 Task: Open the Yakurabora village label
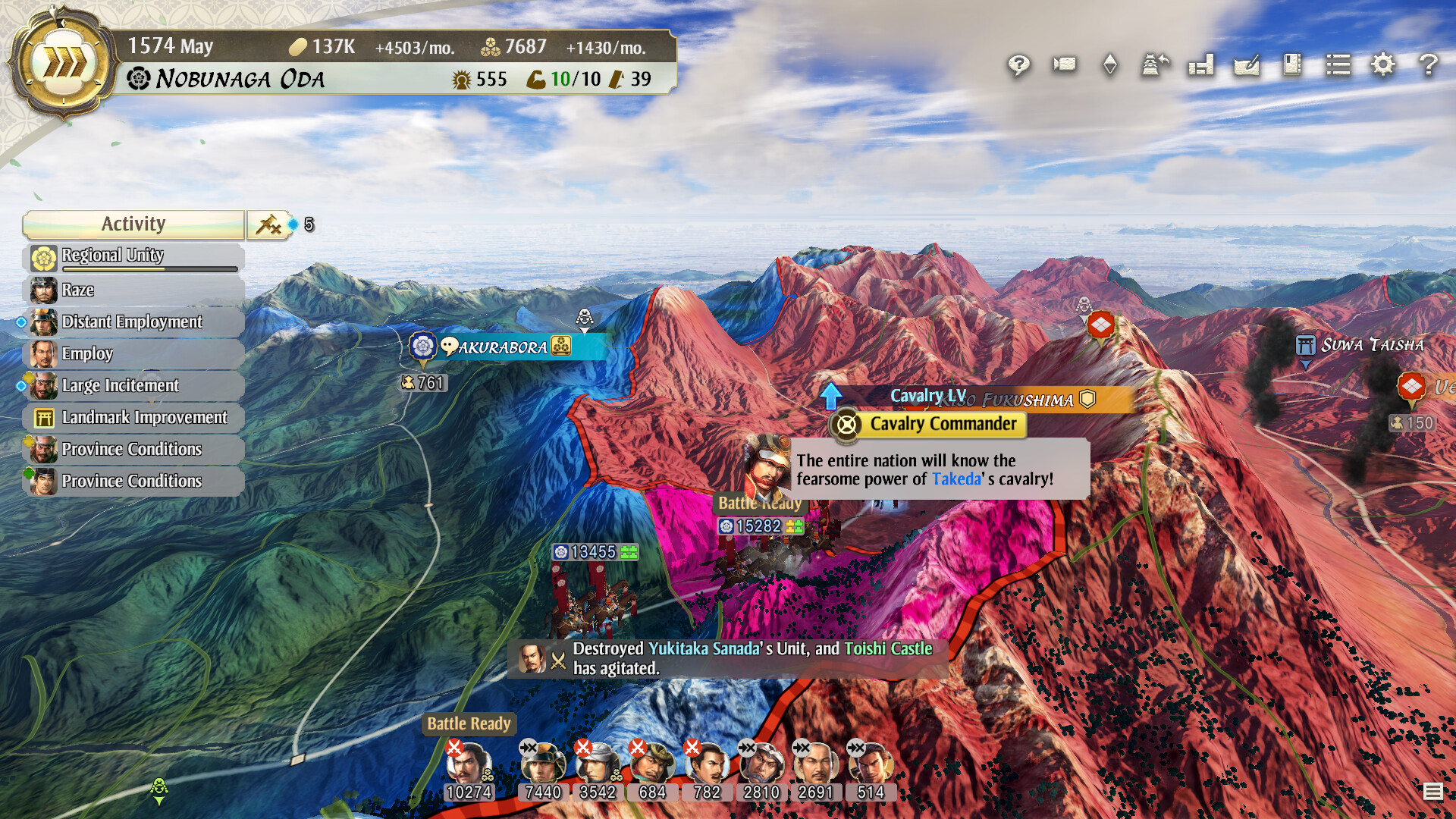[x=497, y=348]
